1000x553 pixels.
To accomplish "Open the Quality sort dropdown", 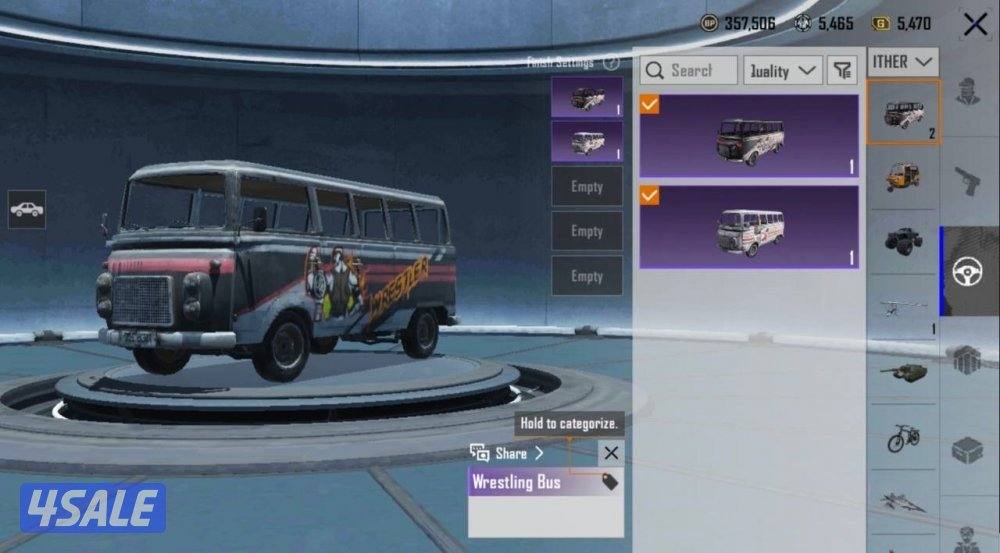I will 782,70.
